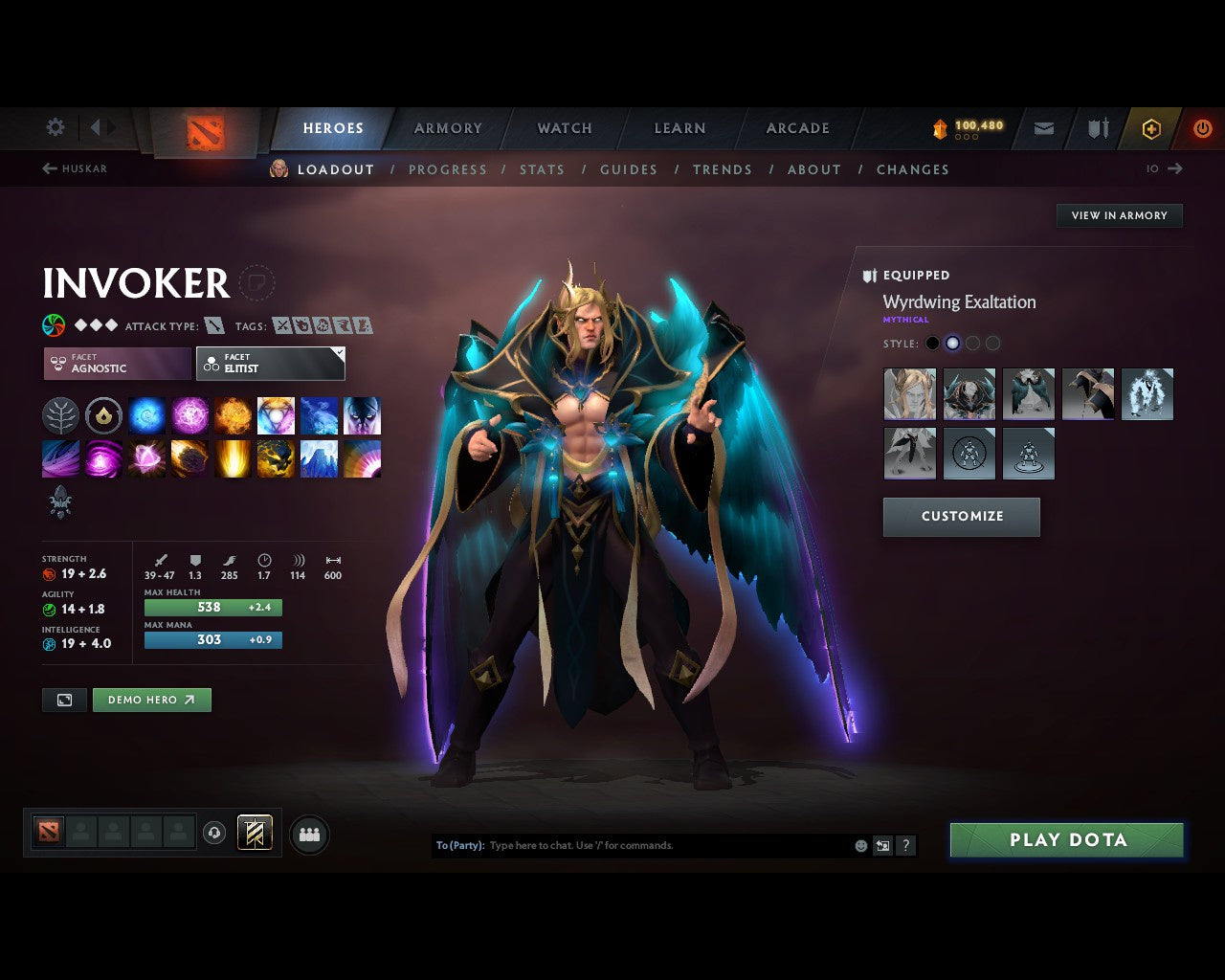
Task: Switch to the TRENDS tab
Action: click(723, 169)
